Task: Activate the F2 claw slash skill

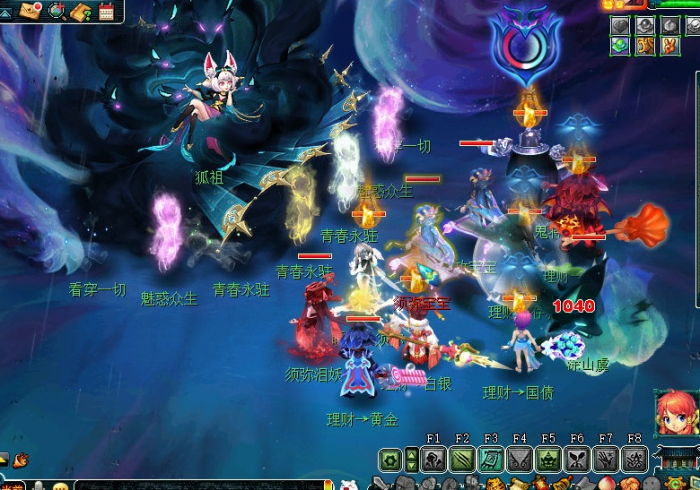Action: 462,460
